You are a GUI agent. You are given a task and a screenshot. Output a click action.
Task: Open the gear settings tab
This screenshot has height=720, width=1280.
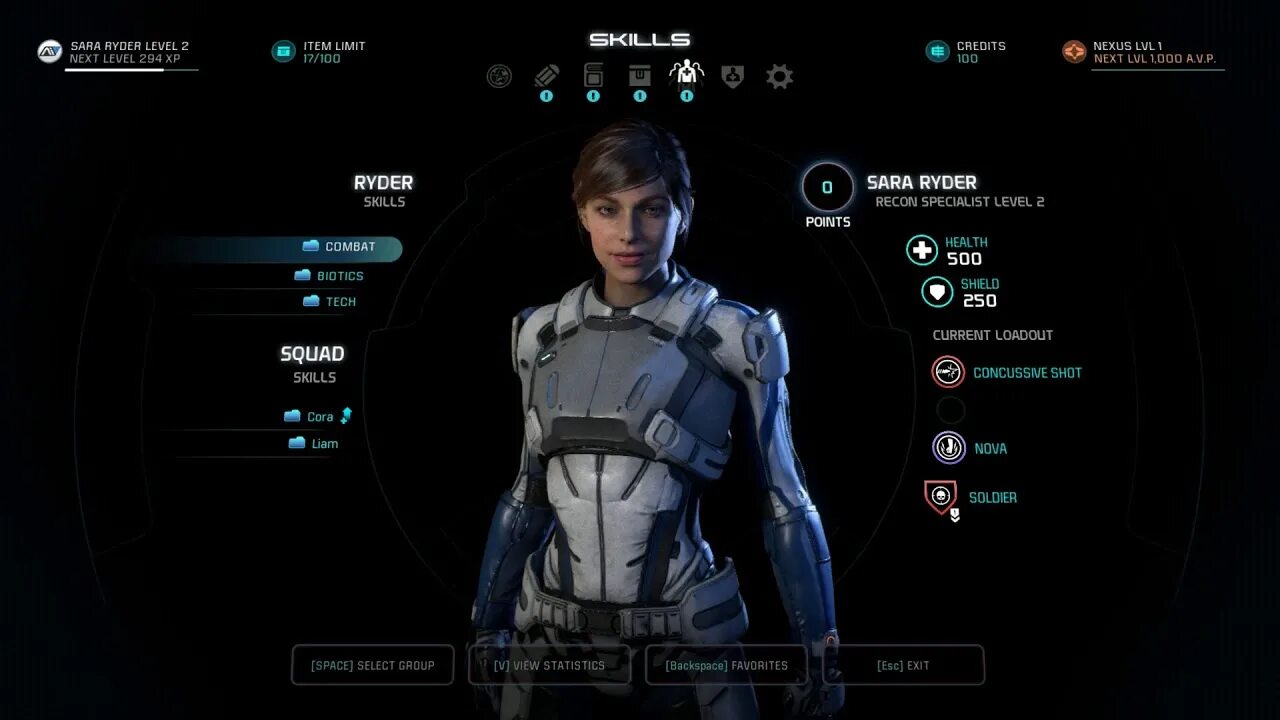pyautogui.click(x=779, y=76)
